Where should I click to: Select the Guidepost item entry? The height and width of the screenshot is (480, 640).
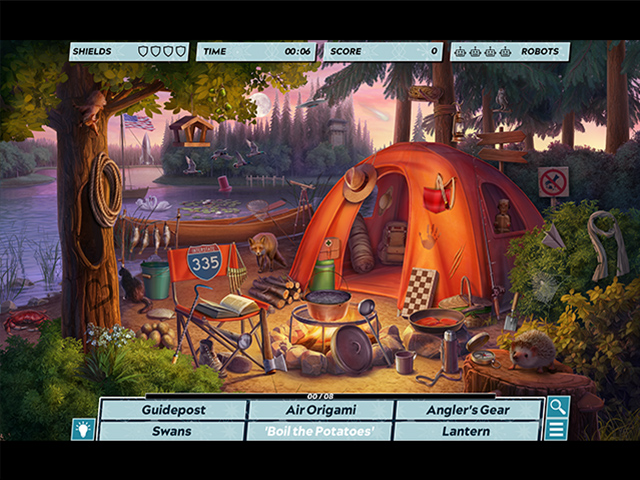172,410
